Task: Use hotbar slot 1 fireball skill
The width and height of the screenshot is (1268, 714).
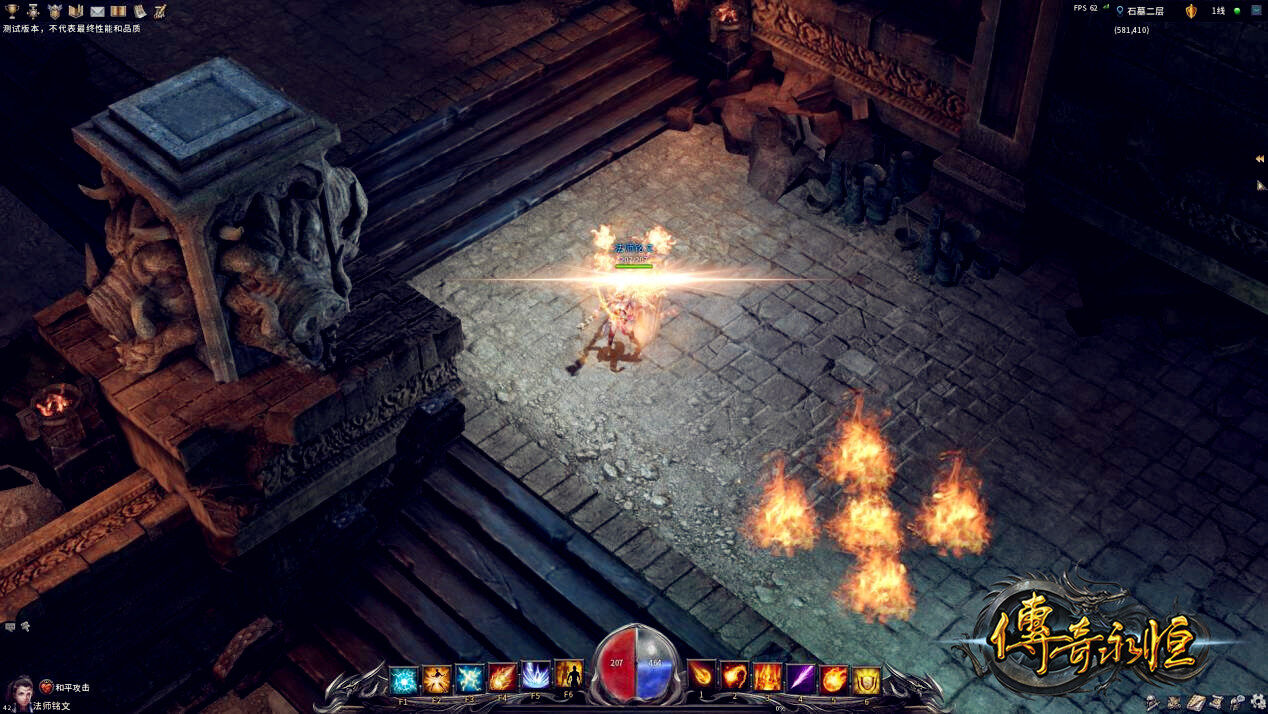Action: [x=702, y=675]
